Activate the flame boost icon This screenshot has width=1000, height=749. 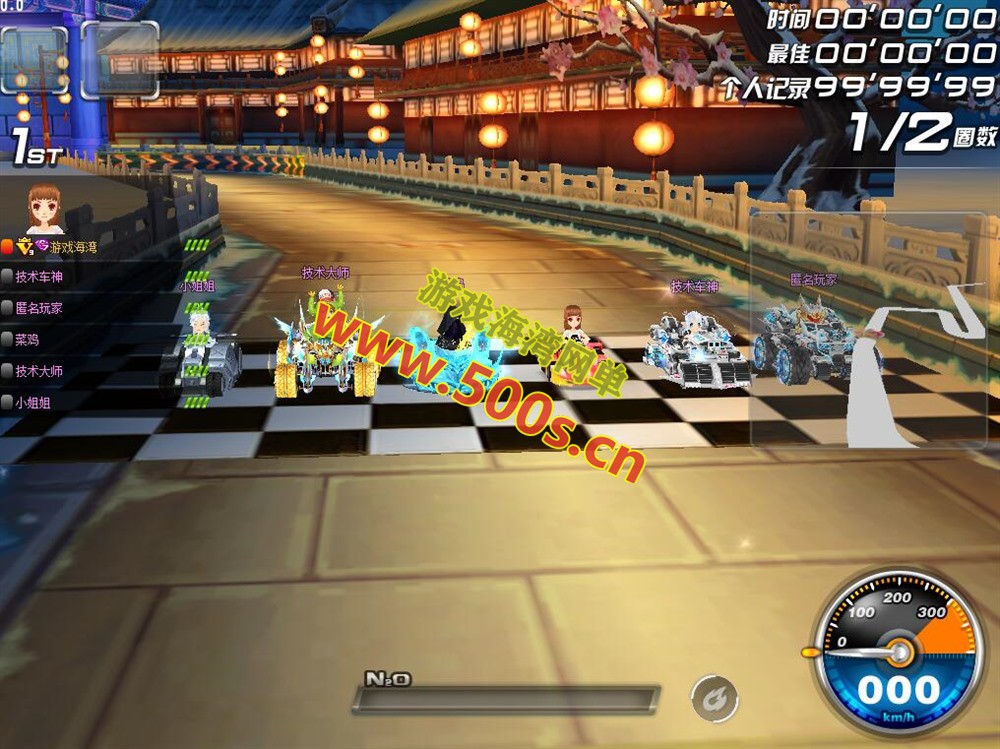coord(714,696)
